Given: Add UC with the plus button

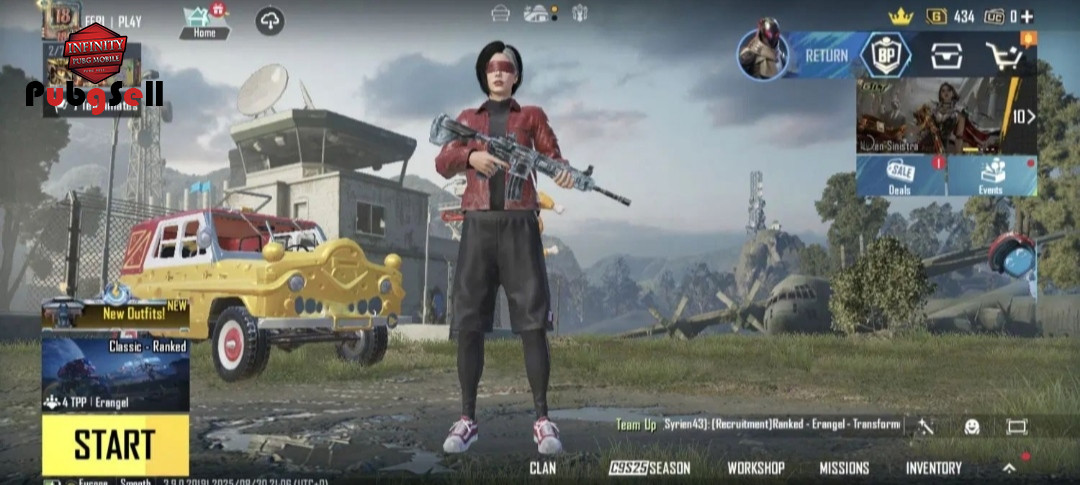Looking at the screenshot, I should pyautogui.click(x=1027, y=16).
